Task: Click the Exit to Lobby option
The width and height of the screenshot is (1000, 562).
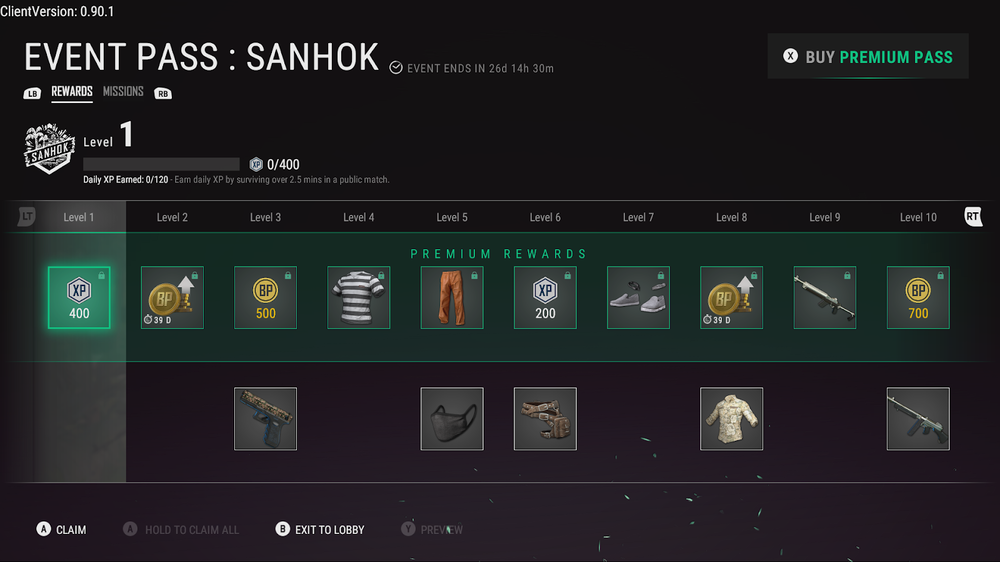Action: tap(320, 529)
